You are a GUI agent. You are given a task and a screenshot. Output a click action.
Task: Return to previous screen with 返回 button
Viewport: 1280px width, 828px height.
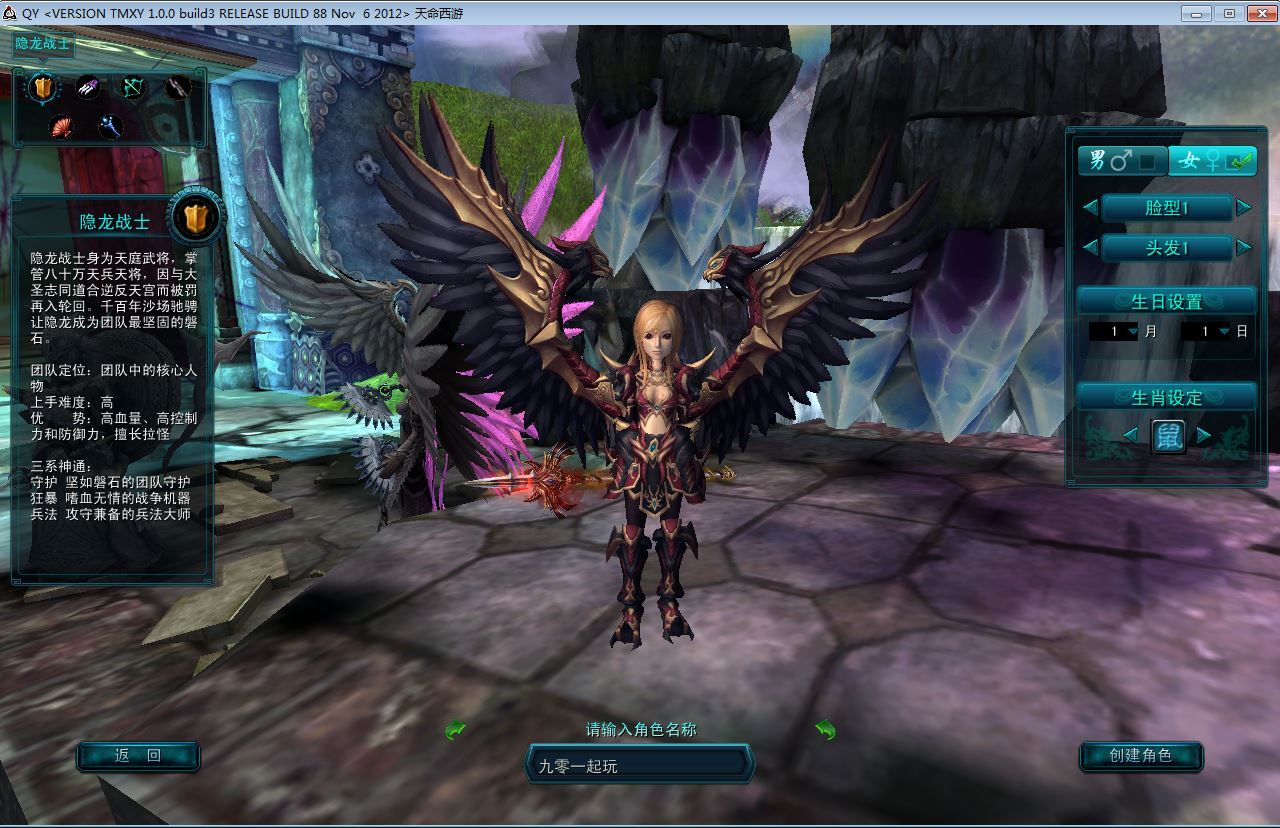[x=138, y=756]
